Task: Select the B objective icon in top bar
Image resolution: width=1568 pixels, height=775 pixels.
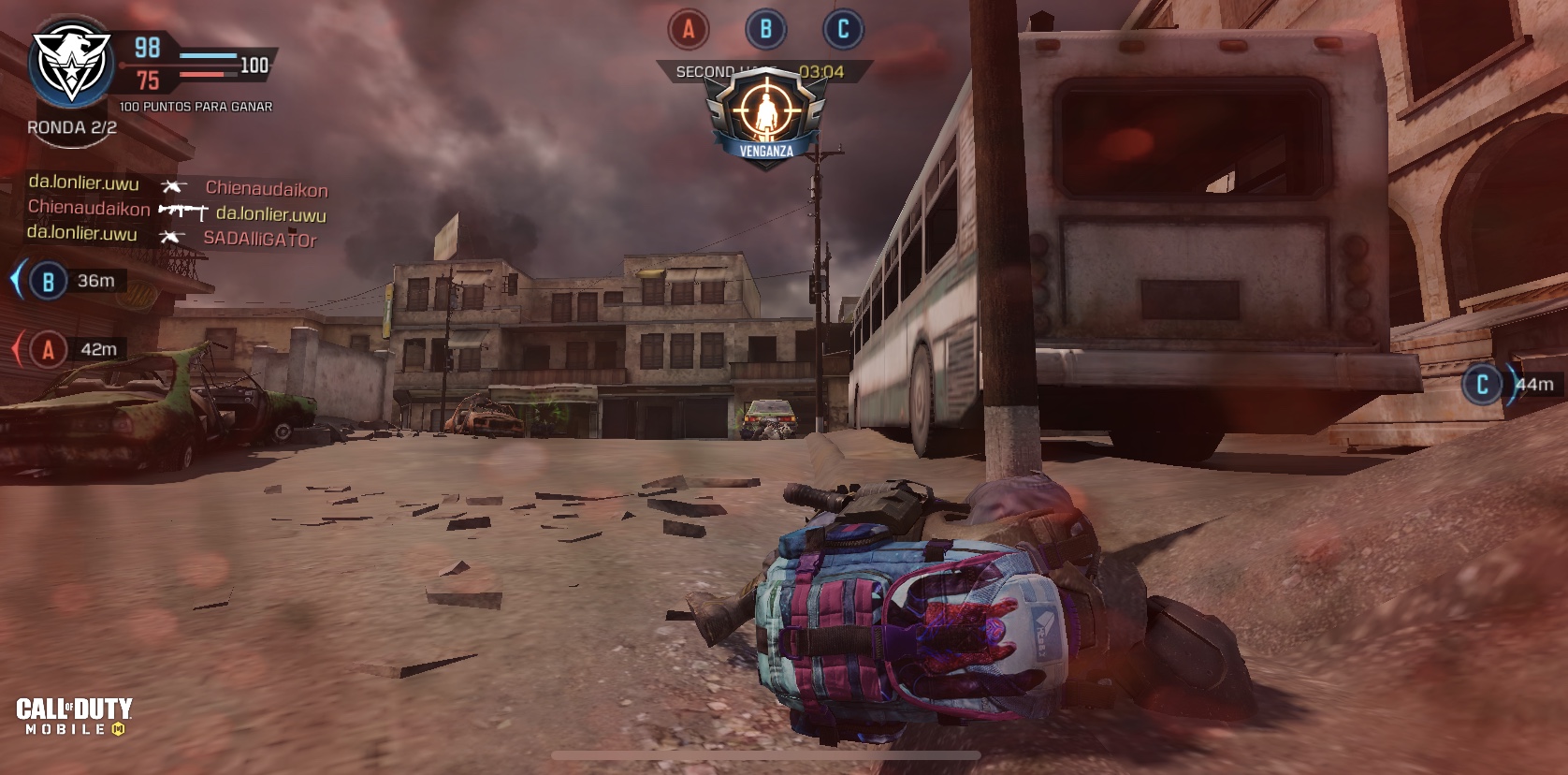Action: (765, 30)
